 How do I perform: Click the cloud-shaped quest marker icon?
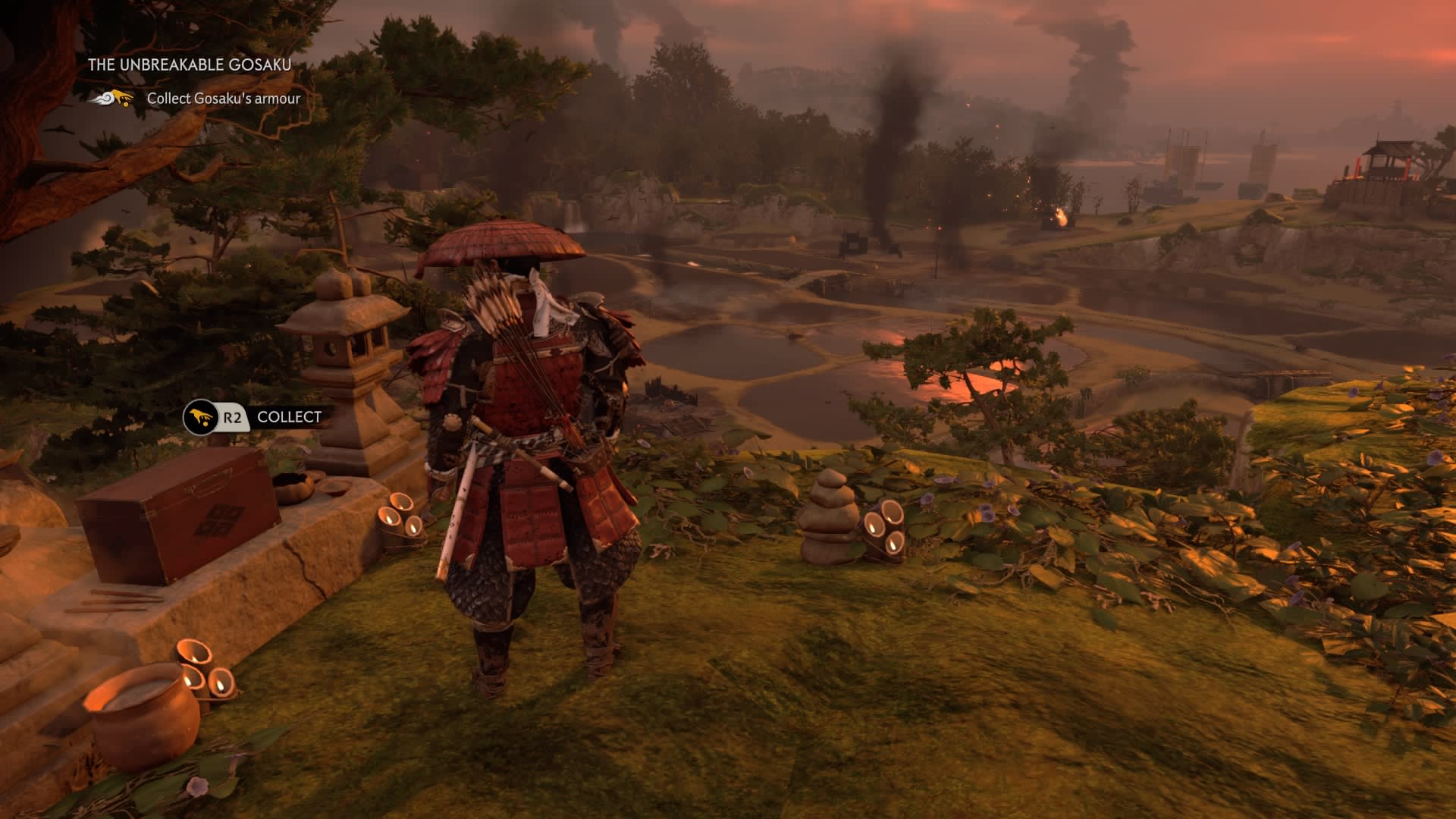tap(111, 99)
